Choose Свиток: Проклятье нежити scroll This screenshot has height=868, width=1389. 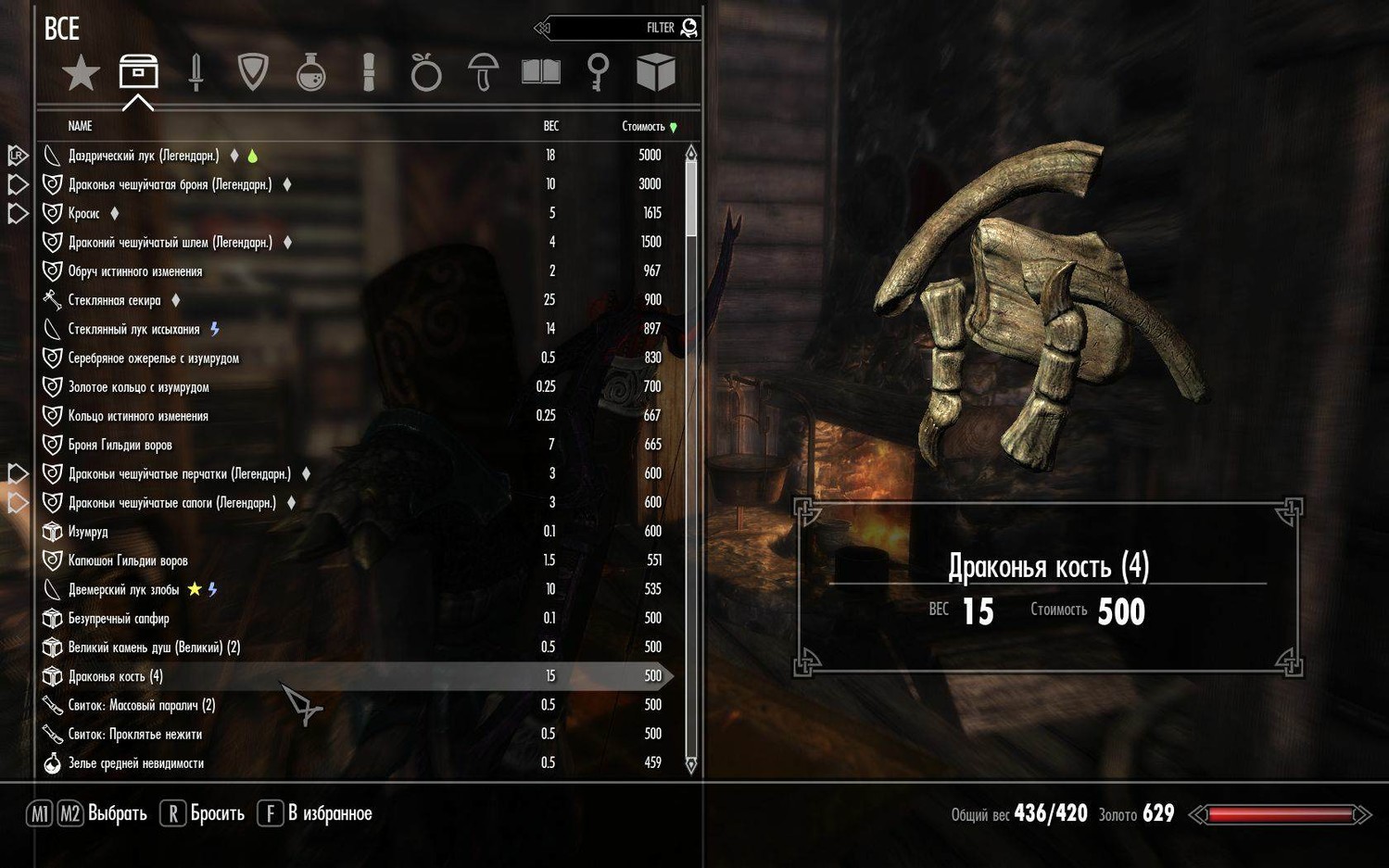point(134,735)
